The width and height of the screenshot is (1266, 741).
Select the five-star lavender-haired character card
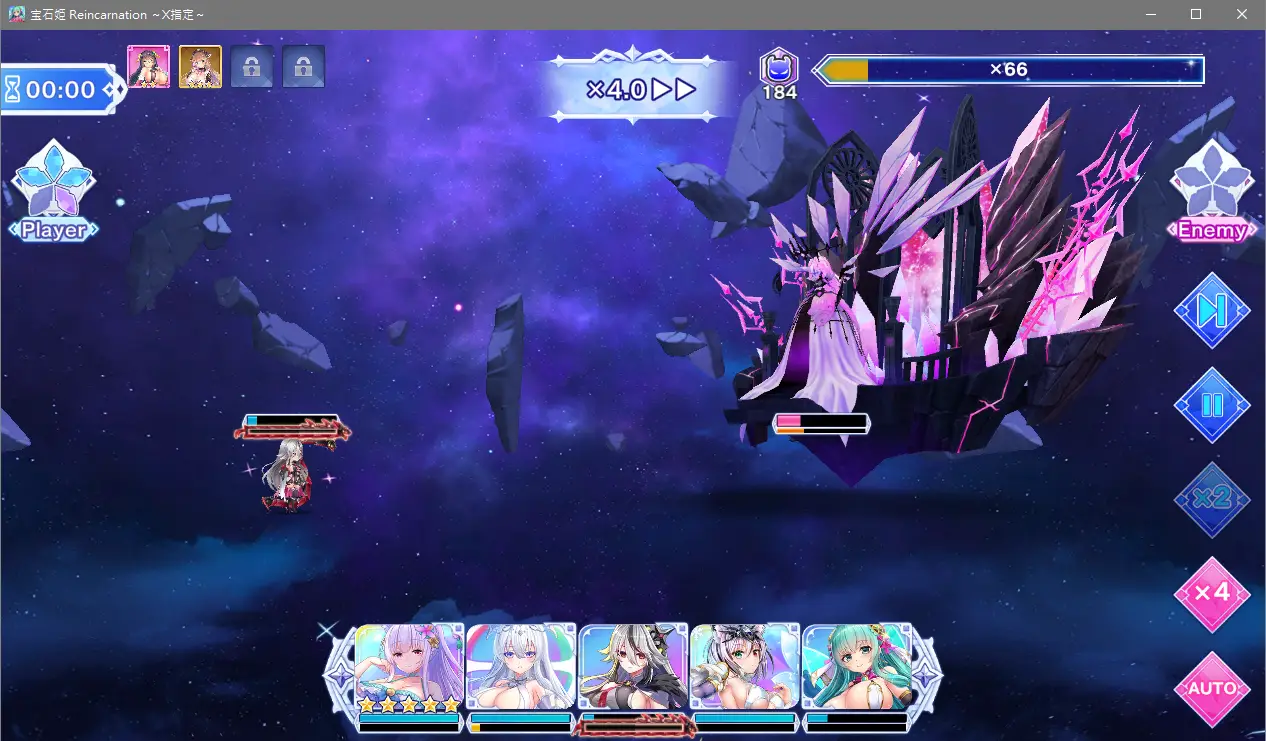409,668
